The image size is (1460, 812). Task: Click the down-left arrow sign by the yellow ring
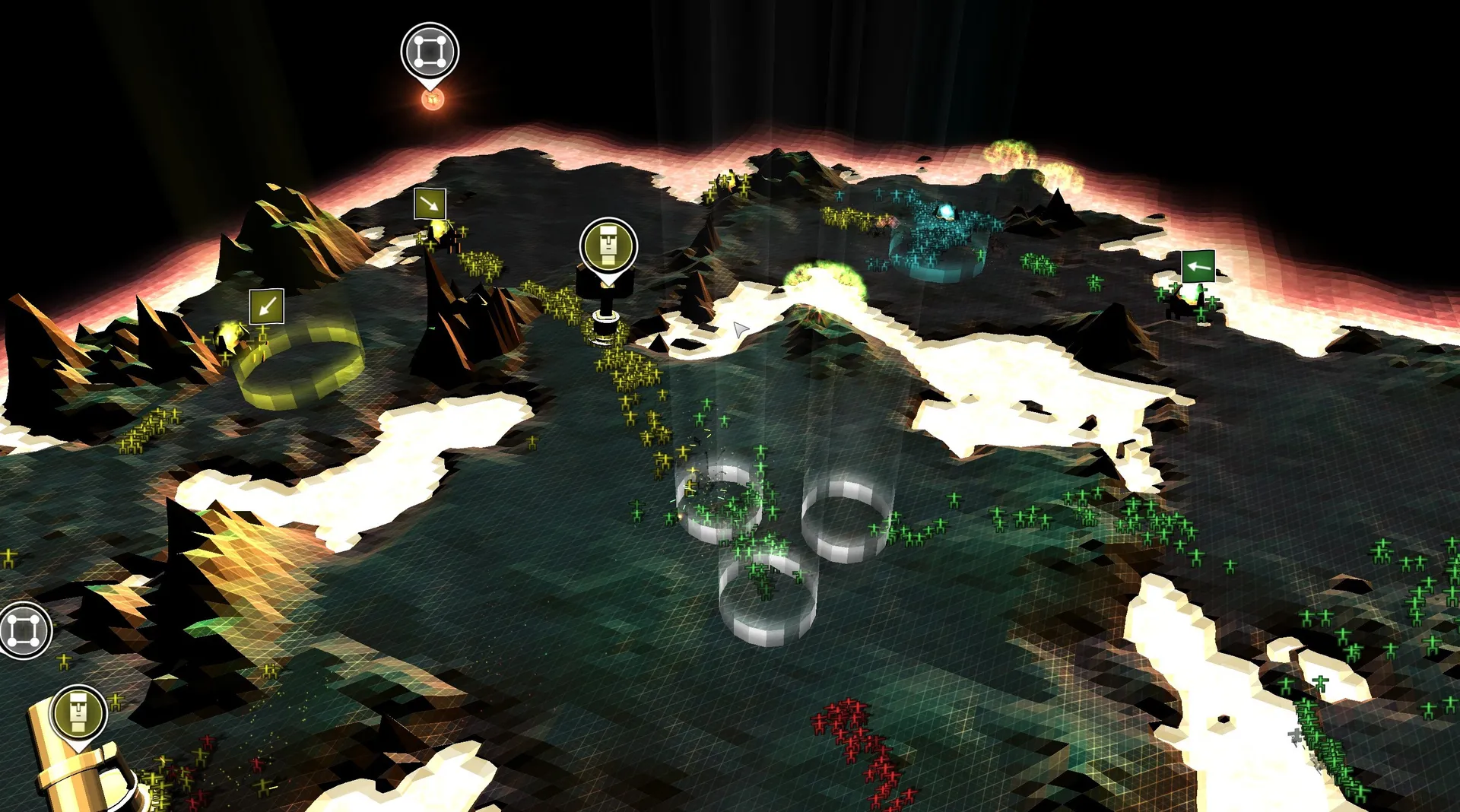[x=265, y=307]
